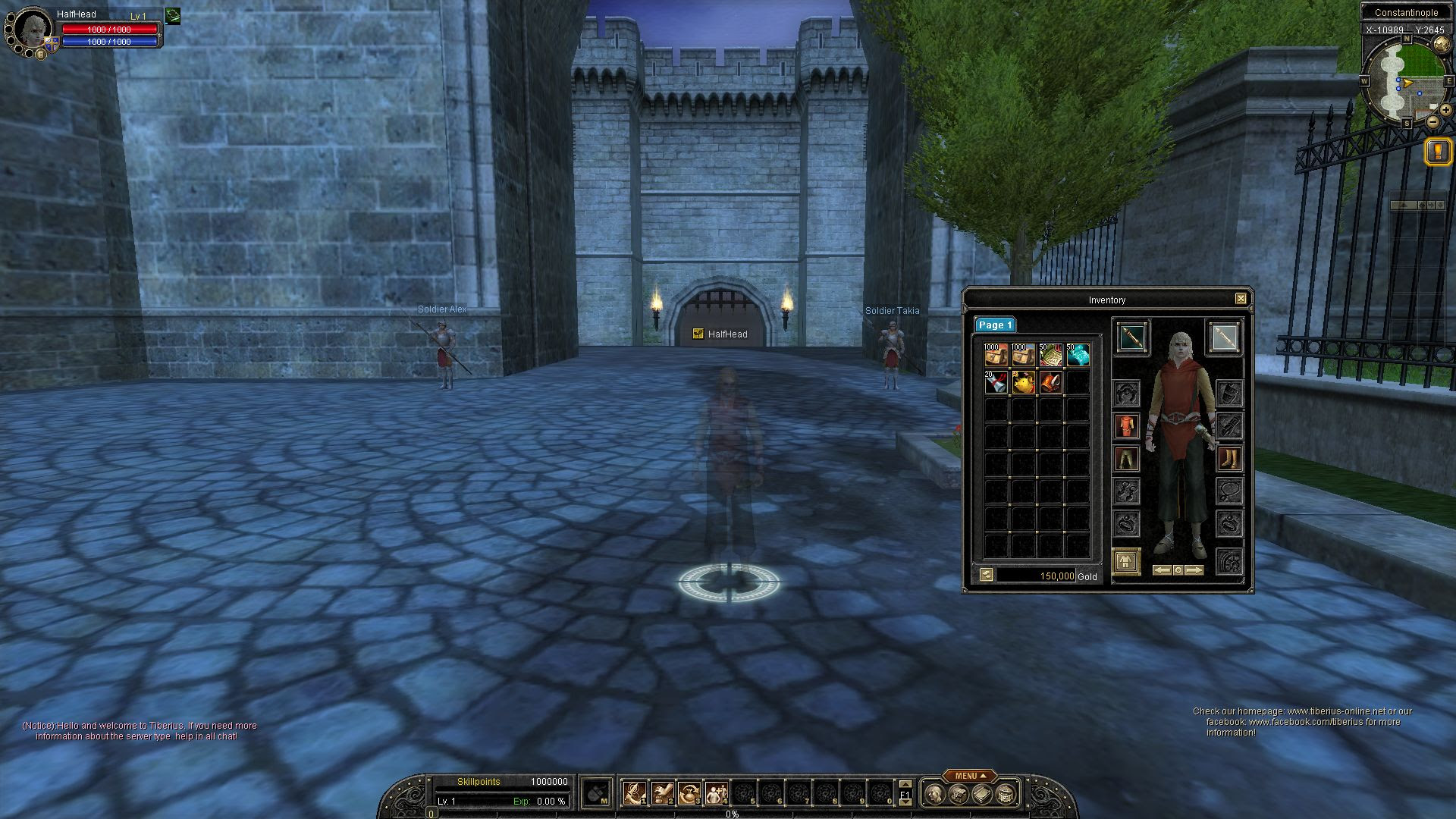Close the Inventory window

click(x=1241, y=299)
